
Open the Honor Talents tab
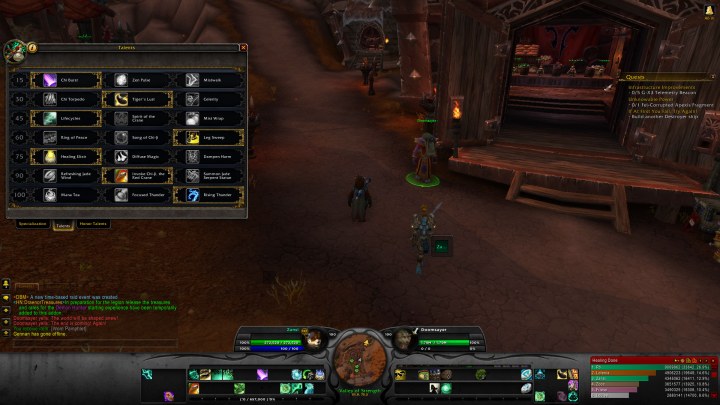click(x=93, y=224)
